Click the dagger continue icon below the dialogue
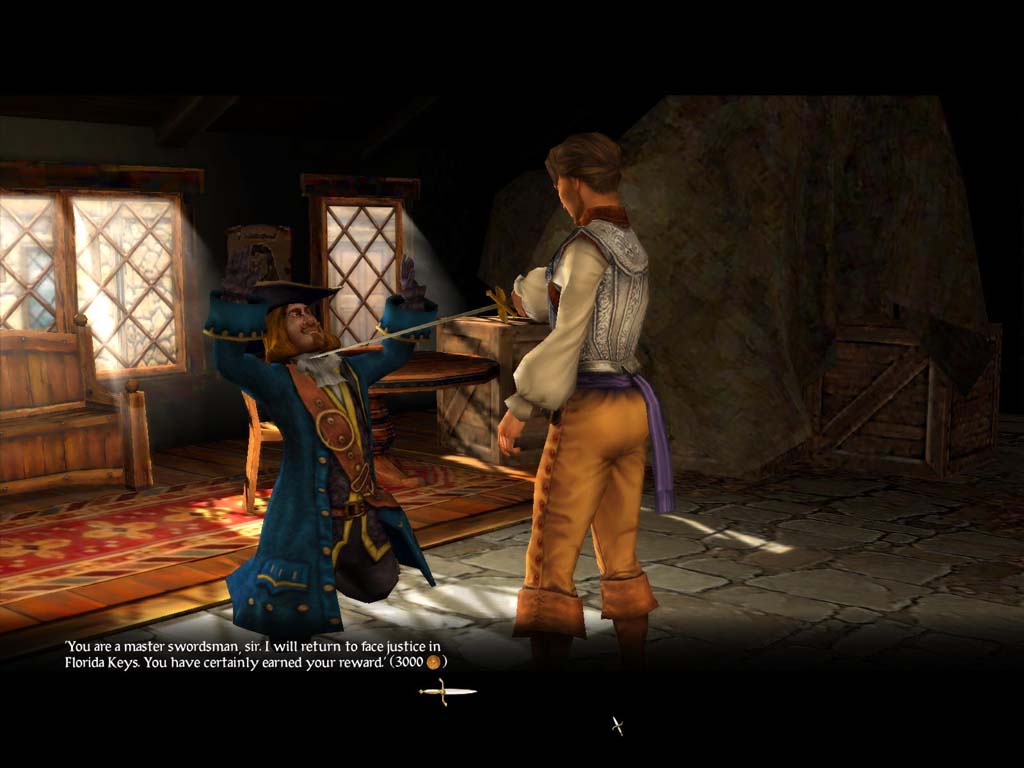The width and height of the screenshot is (1024, 768). coord(447,691)
